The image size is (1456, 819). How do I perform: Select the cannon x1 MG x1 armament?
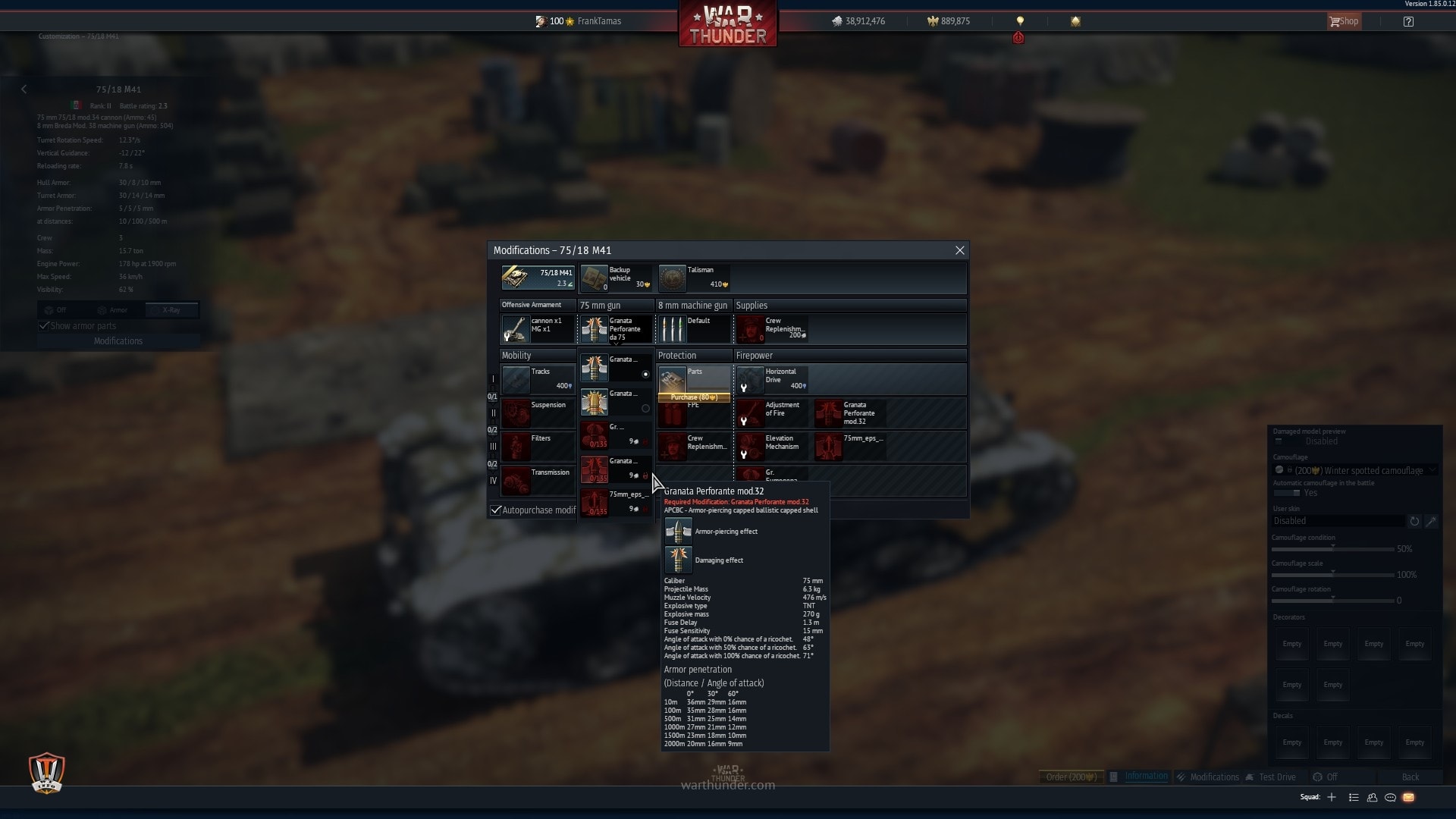[x=538, y=328]
